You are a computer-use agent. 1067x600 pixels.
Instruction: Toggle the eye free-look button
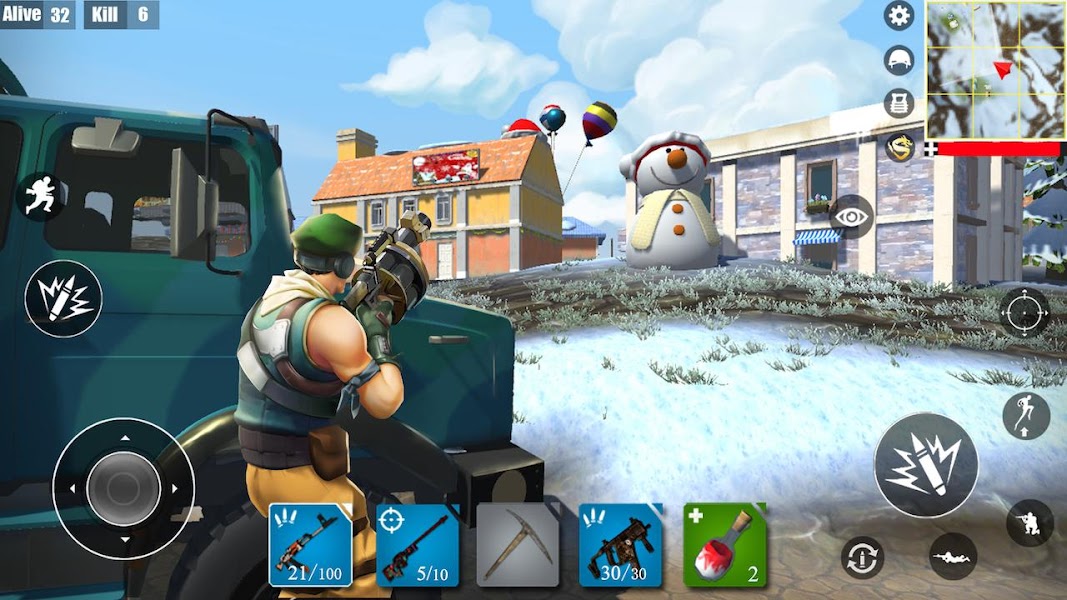(851, 216)
